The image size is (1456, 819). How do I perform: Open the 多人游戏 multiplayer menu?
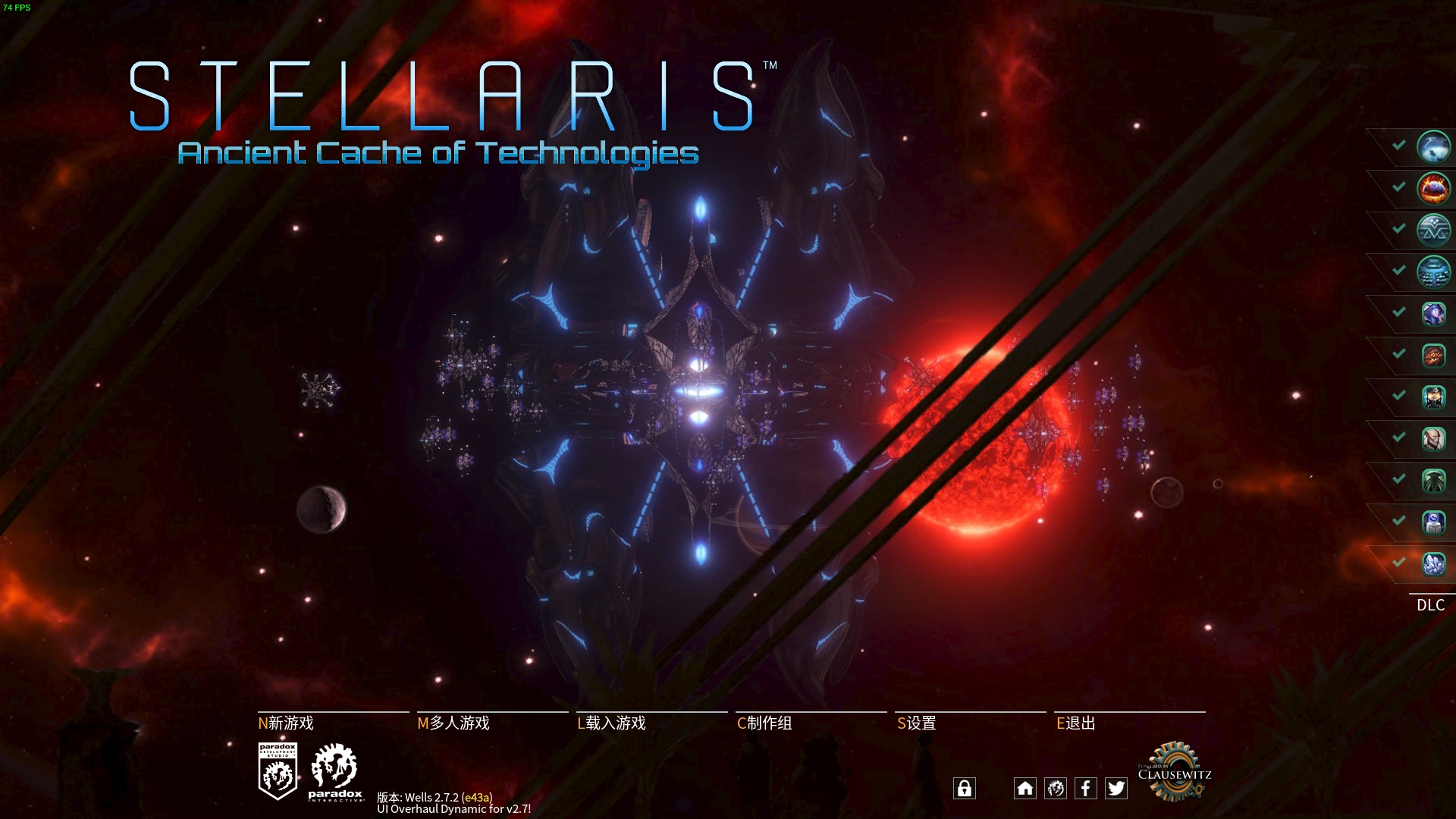[x=453, y=723]
